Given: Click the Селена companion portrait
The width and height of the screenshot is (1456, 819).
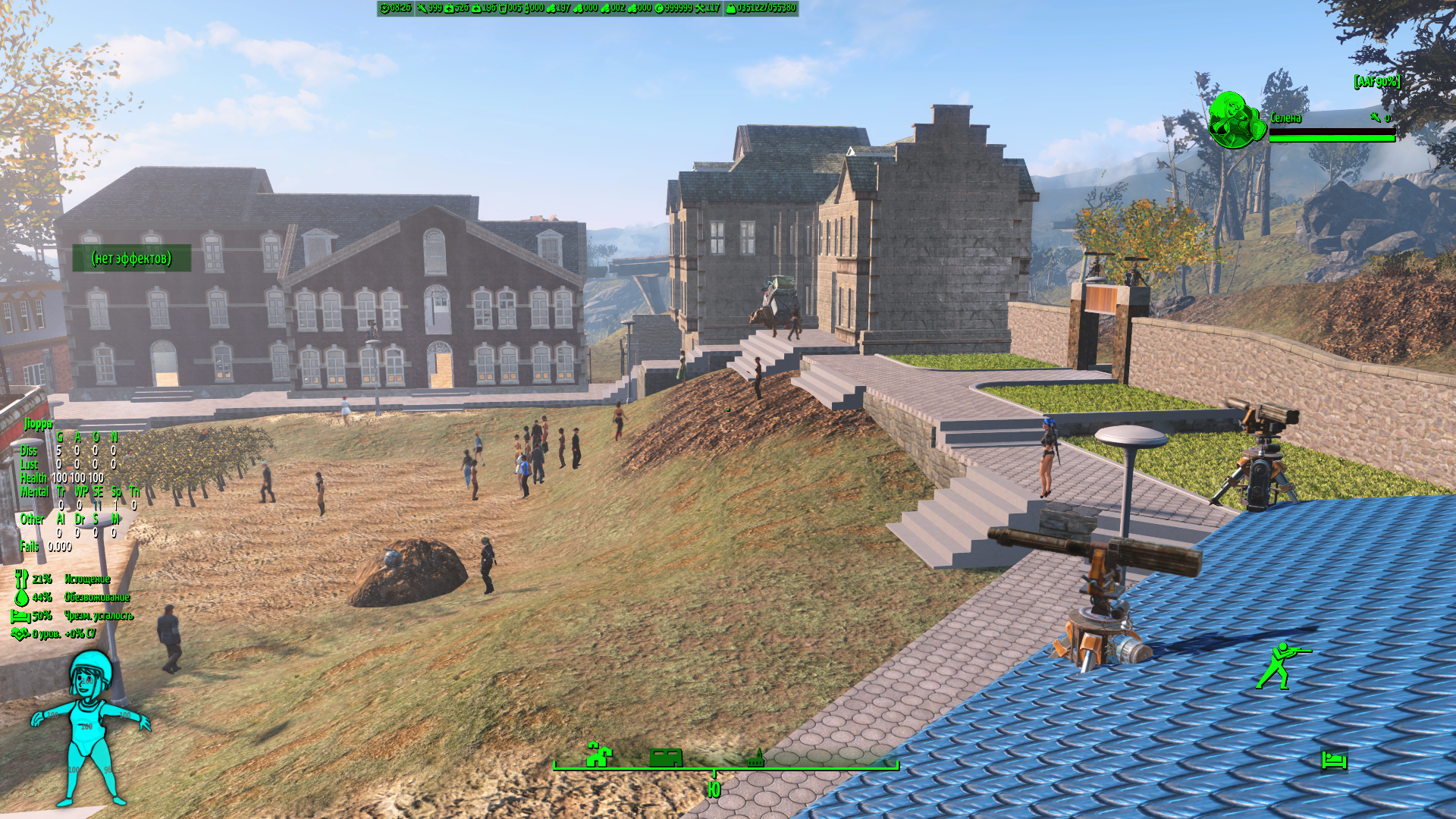Looking at the screenshot, I should coord(1235,120).
